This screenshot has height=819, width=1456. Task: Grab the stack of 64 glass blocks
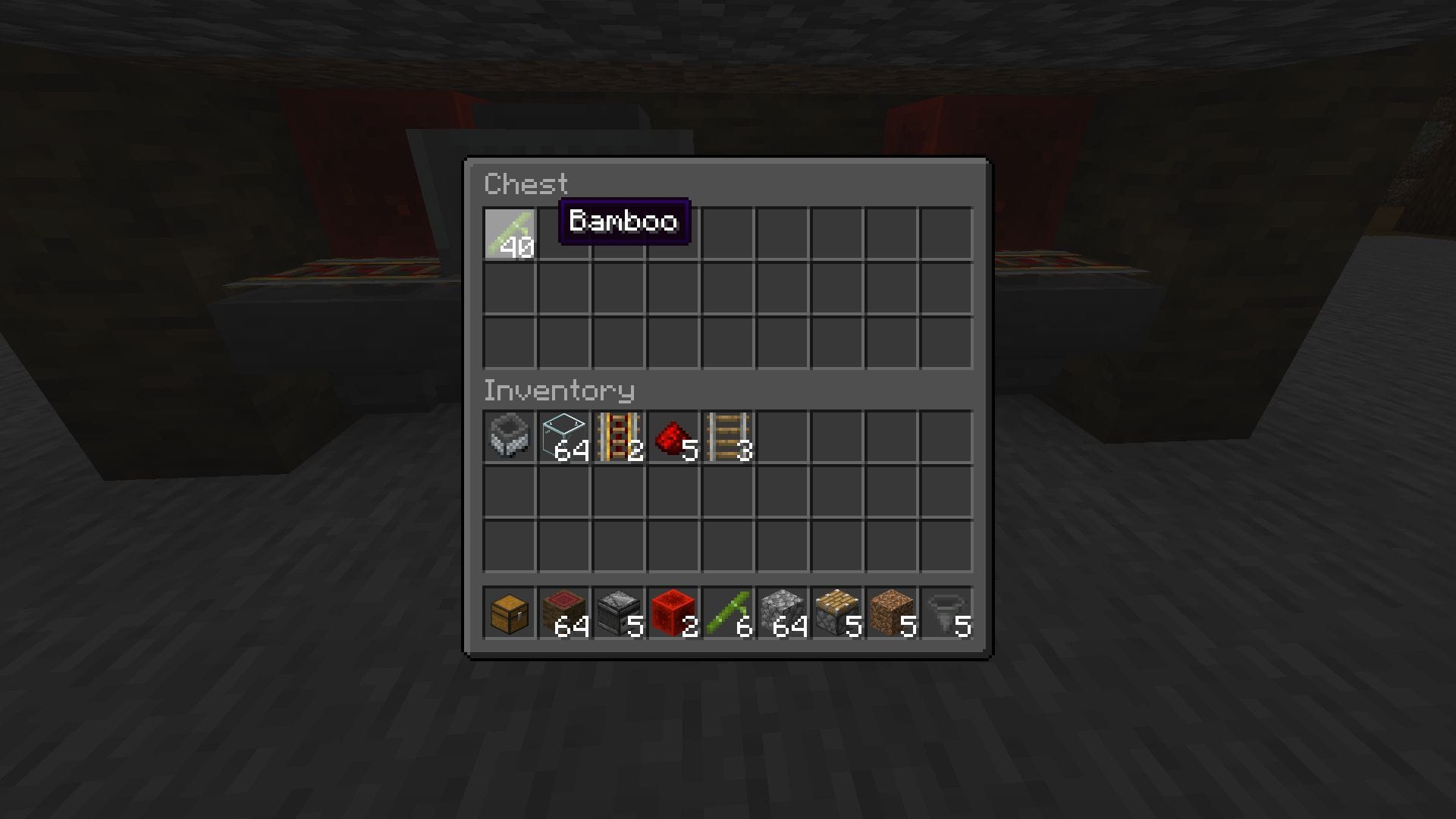[564, 438]
